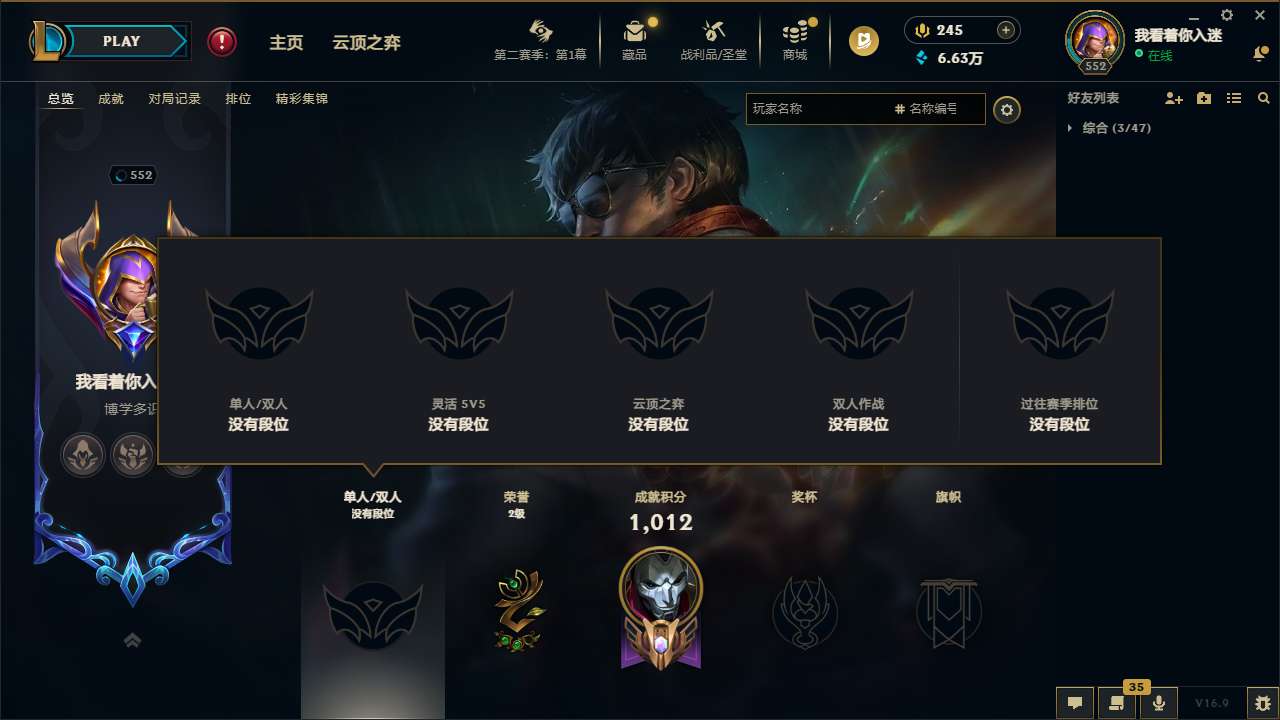Create a new friend group folder

coord(1203,97)
